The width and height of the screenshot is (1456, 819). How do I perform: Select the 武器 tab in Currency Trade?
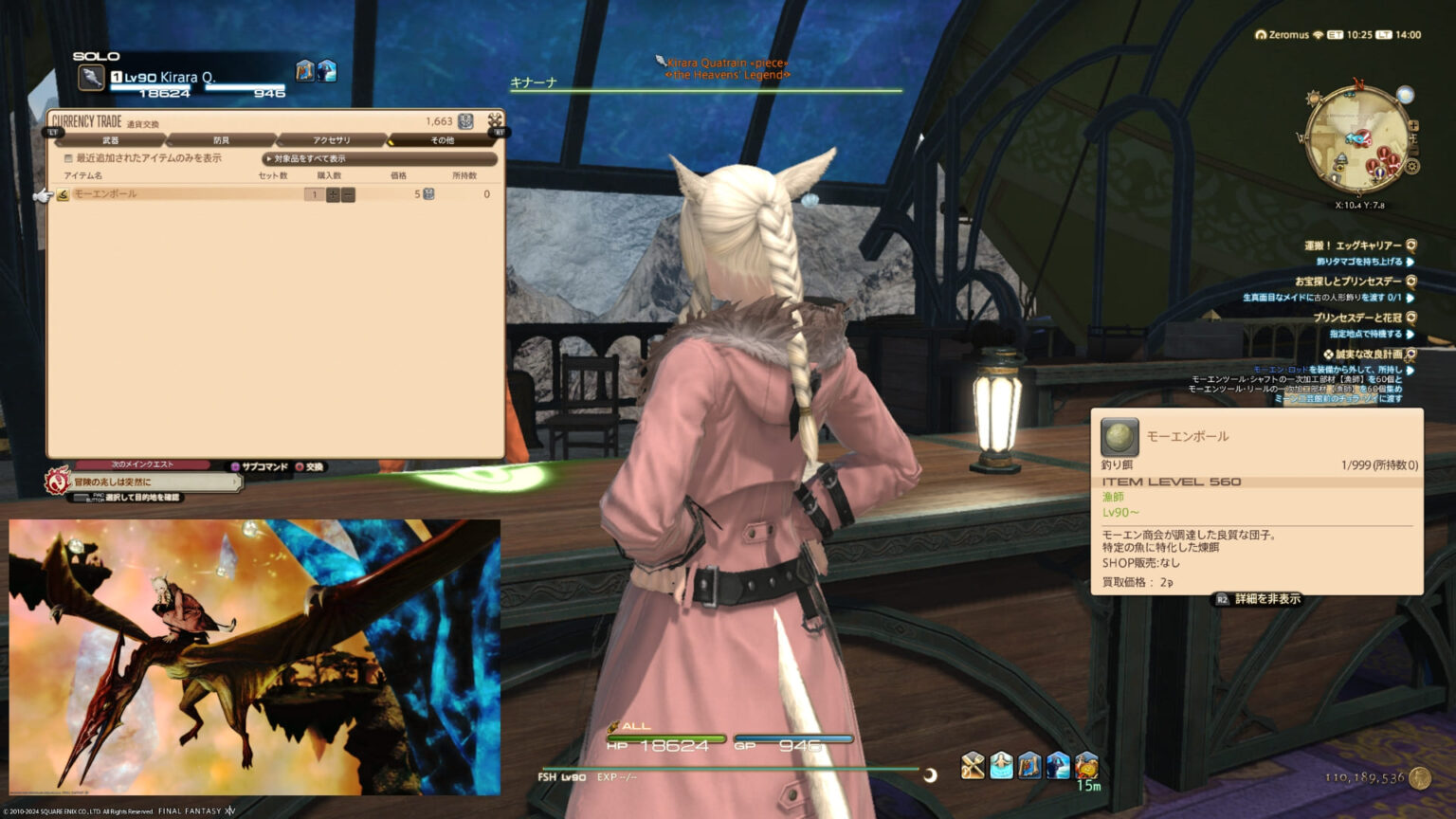pos(111,139)
